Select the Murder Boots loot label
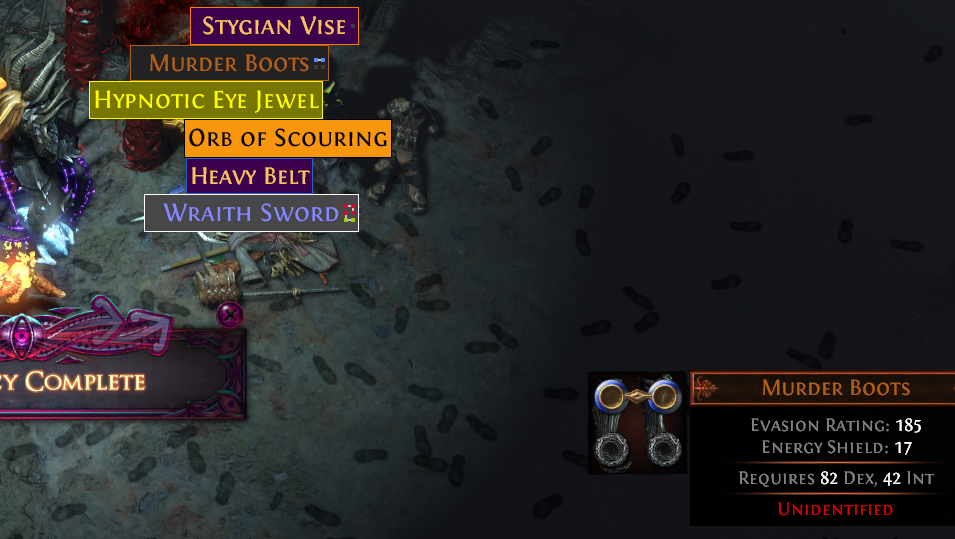 (x=229, y=63)
